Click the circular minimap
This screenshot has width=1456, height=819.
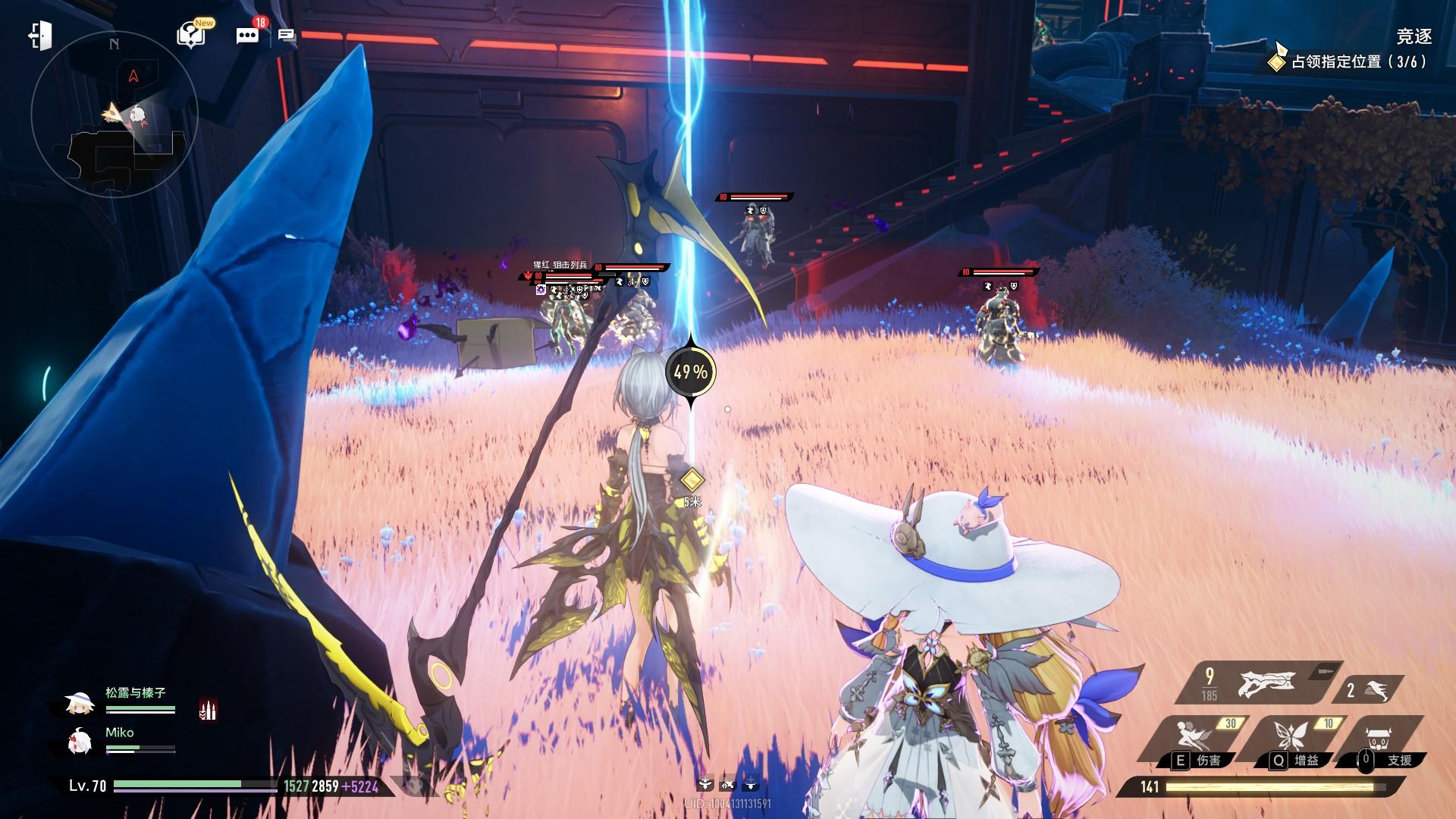(x=114, y=115)
